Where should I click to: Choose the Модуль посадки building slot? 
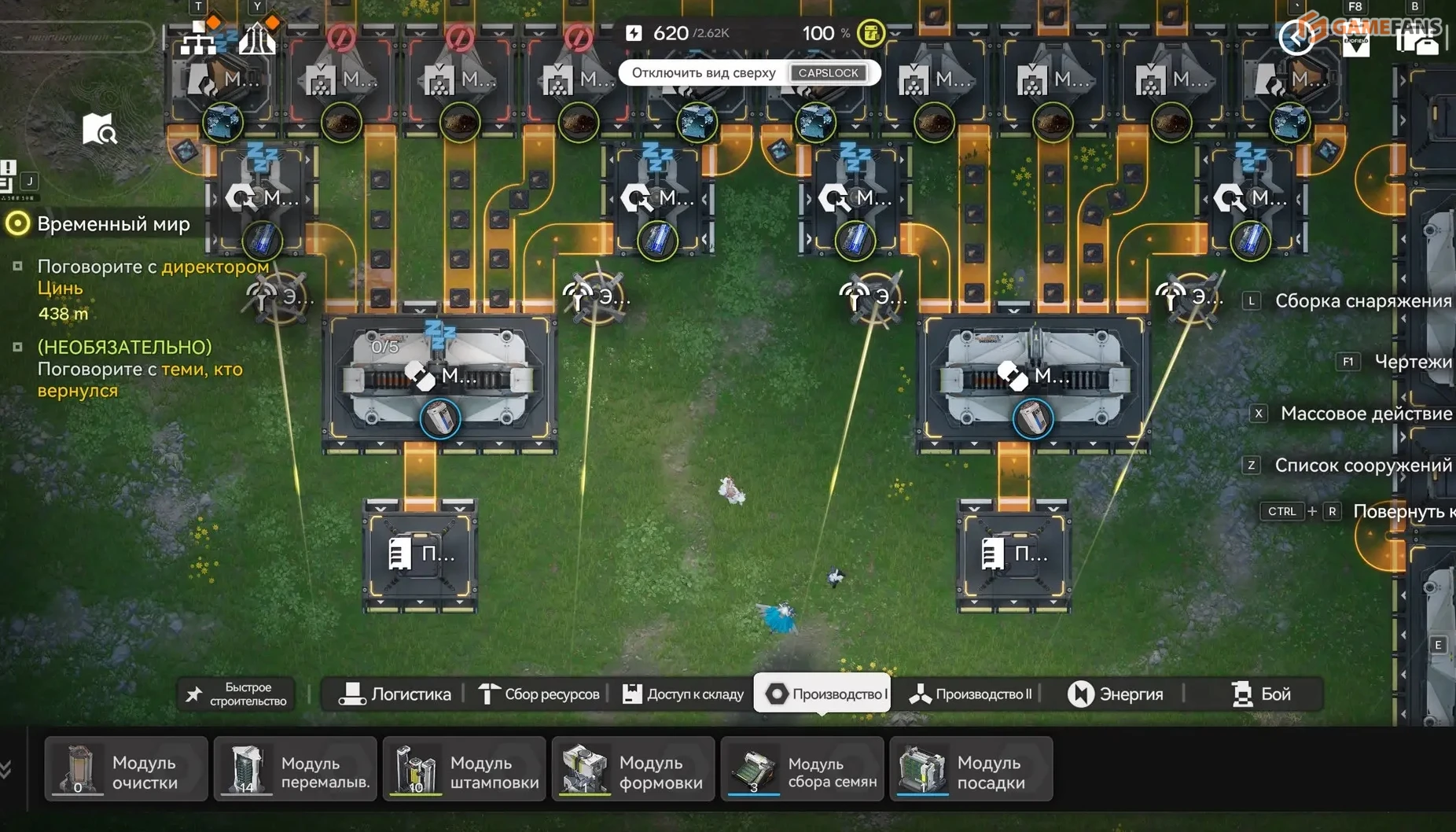(x=972, y=771)
